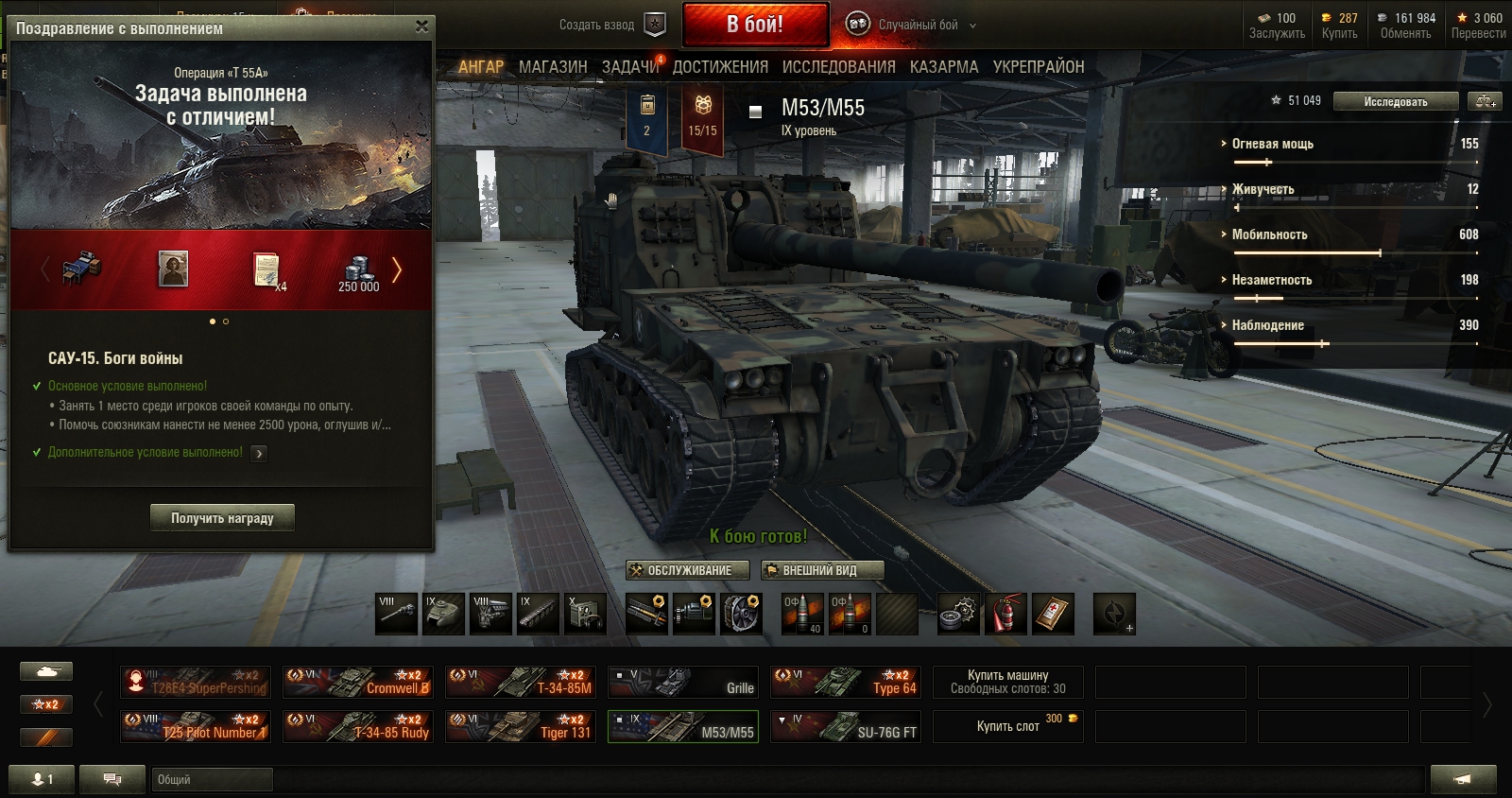Select the fire extinguisher consumable slot

click(1005, 614)
